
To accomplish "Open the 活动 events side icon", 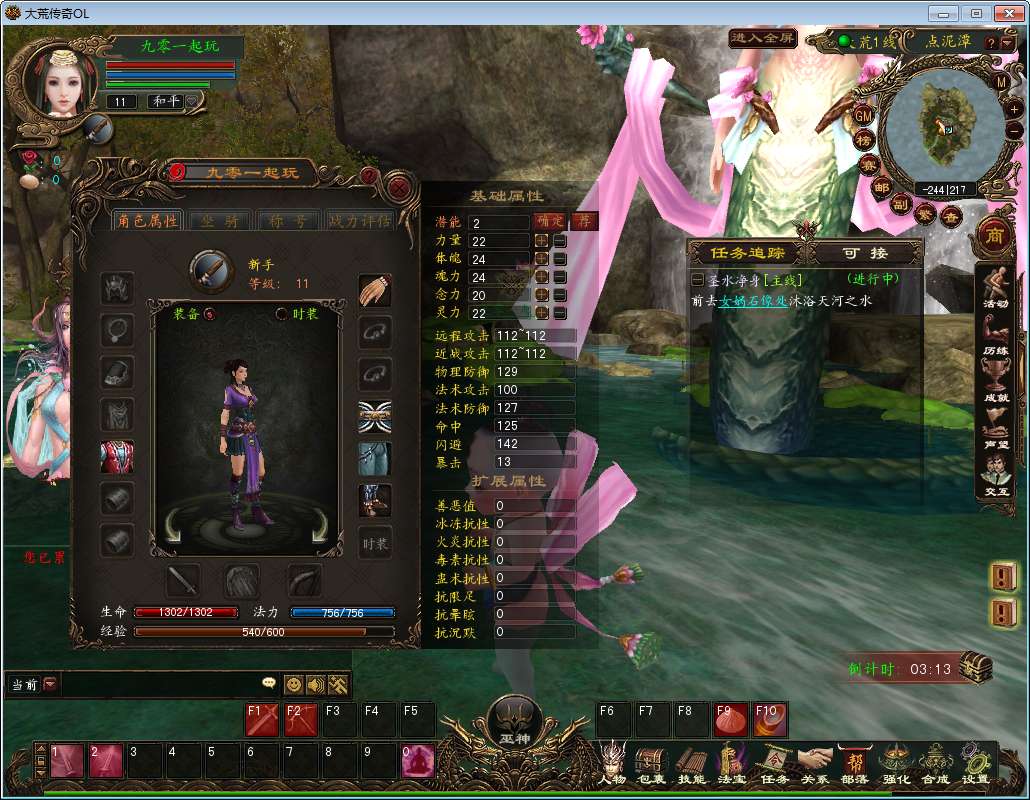I will coord(995,287).
